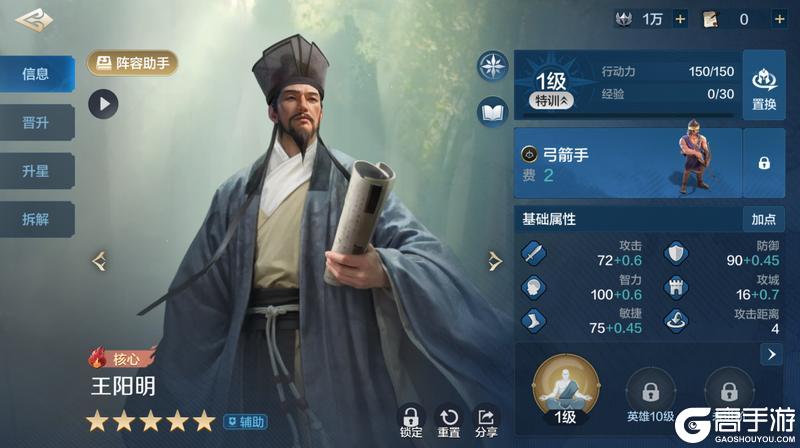Viewport: 800px width, 448px height.
Task: Click the 重置 reset button
Action: pyautogui.click(x=449, y=422)
